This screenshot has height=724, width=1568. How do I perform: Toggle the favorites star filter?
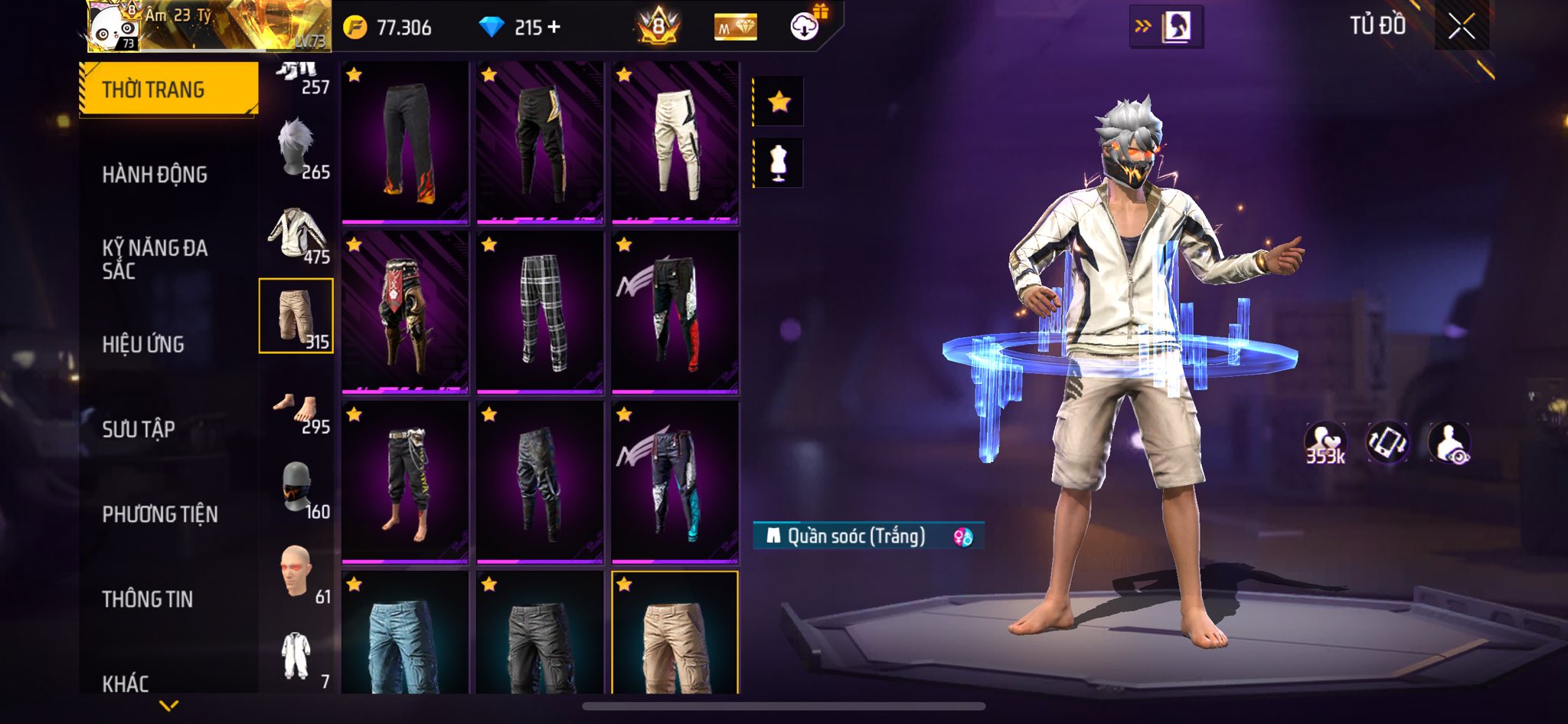click(779, 101)
